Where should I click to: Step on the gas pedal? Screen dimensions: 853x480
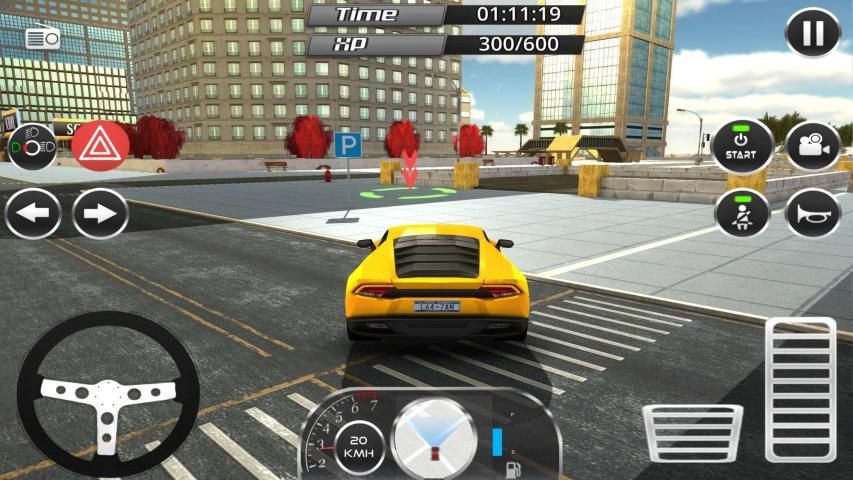800,389
